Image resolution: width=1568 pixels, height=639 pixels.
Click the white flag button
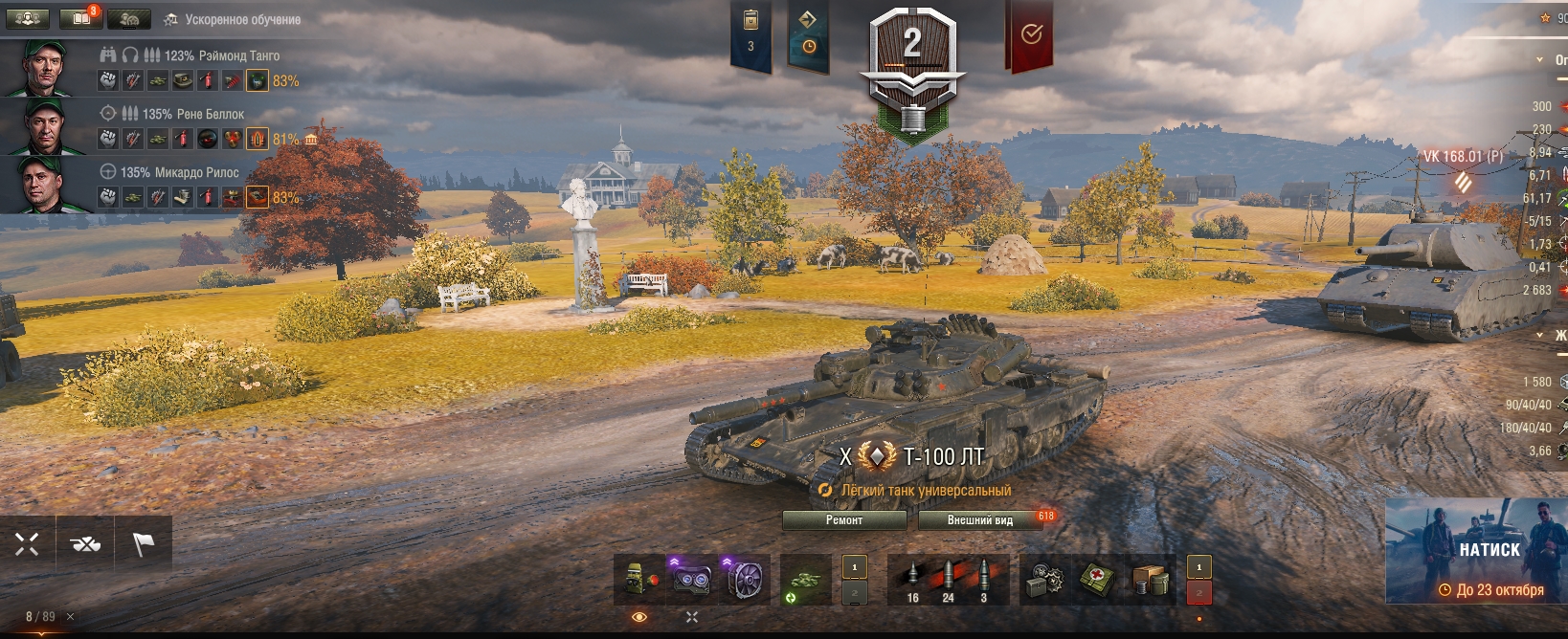coord(144,544)
